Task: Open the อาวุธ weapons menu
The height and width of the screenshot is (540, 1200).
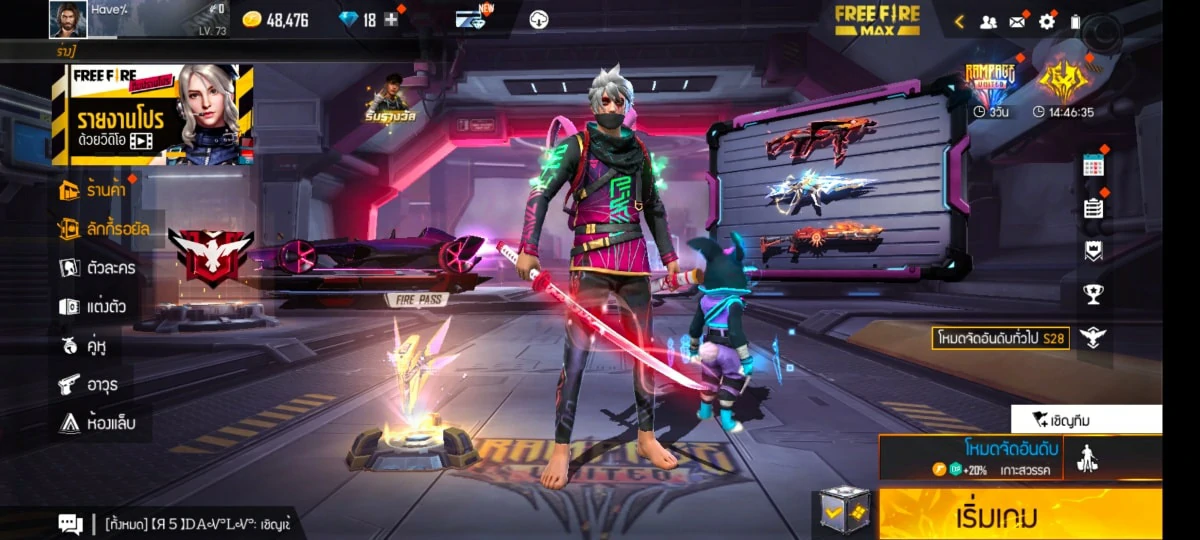Action: pyautogui.click(x=90, y=384)
